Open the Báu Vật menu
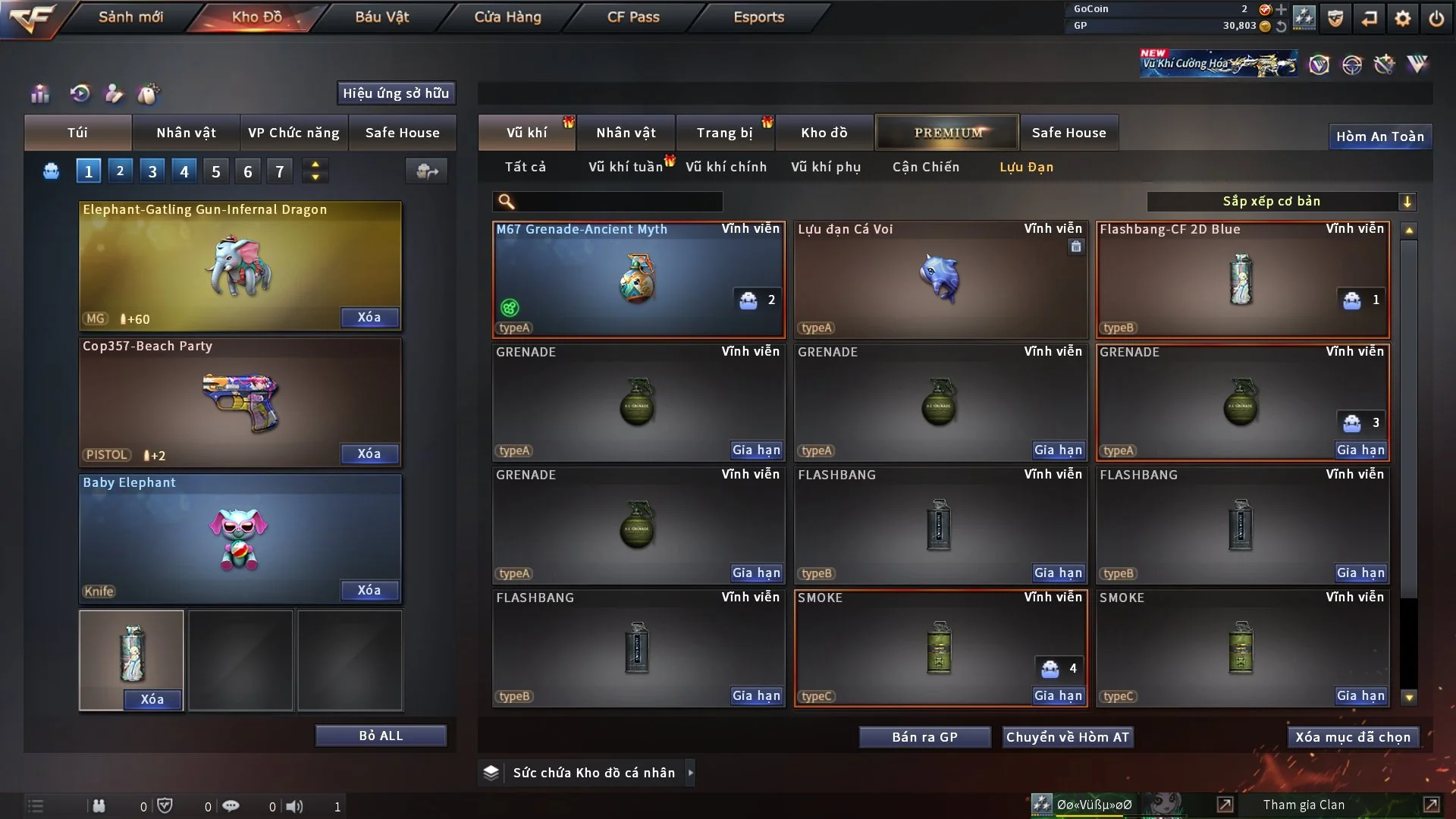This screenshot has height=819, width=1456. pos(381,17)
